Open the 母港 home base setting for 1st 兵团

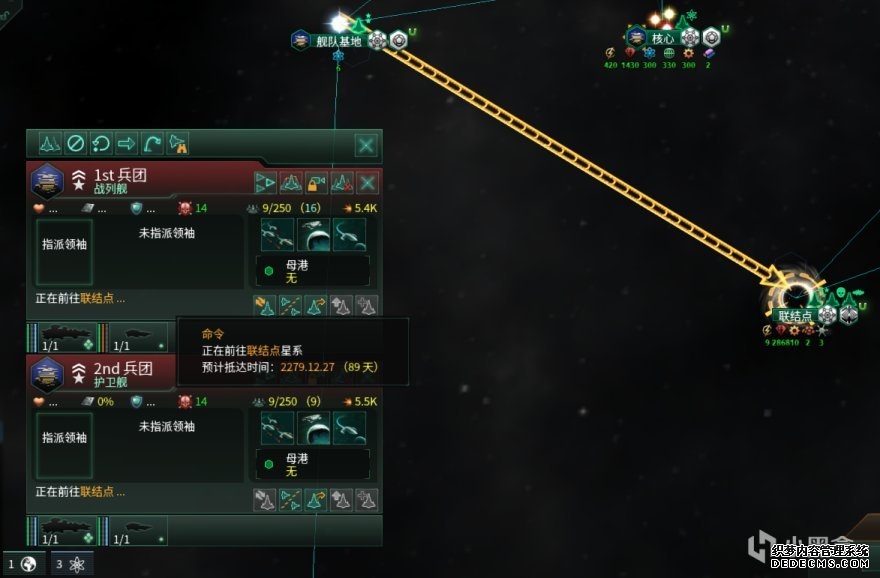[x=314, y=271]
